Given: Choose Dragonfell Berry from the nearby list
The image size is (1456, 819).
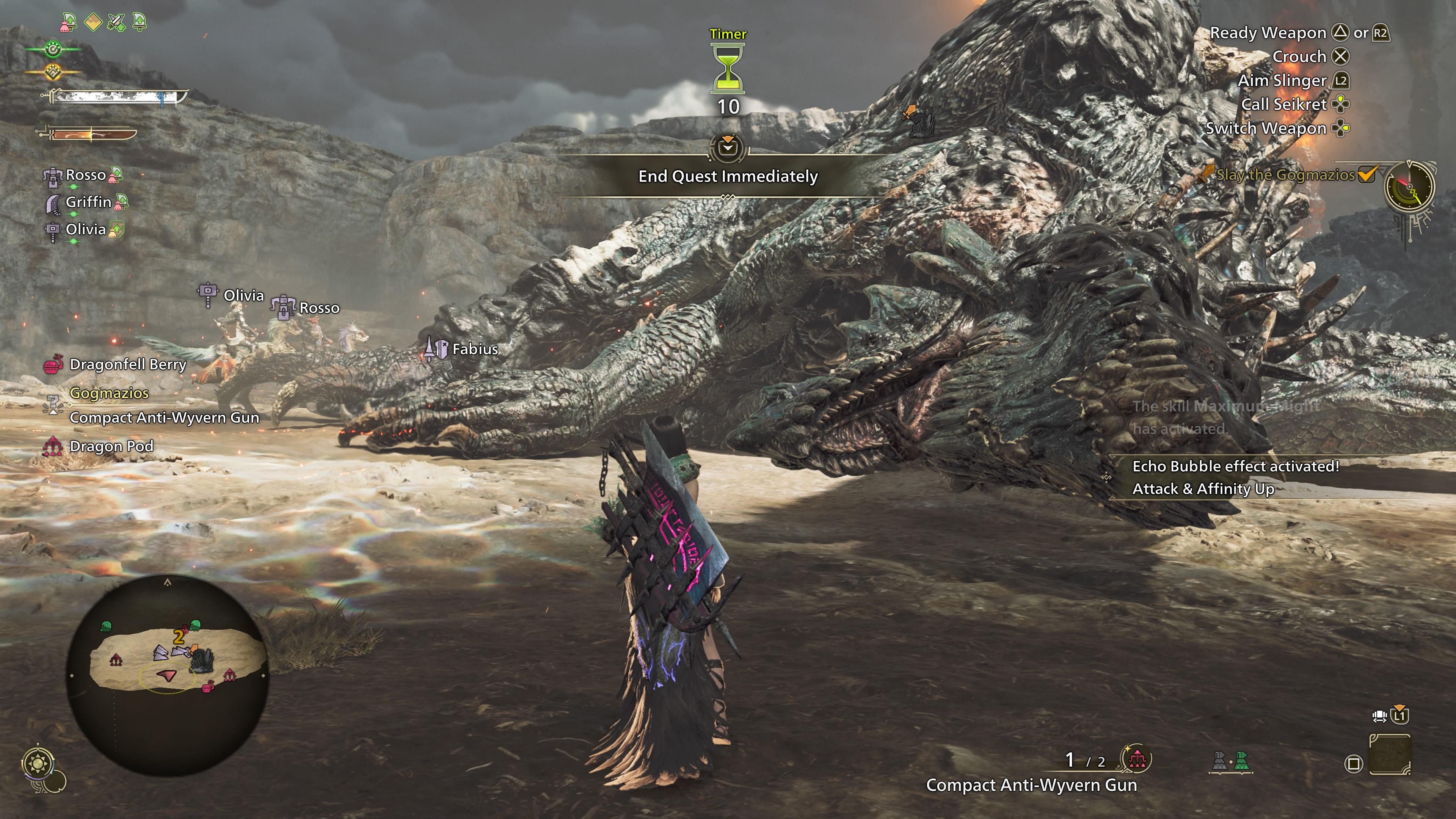Looking at the screenshot, I should coord(128,364).
